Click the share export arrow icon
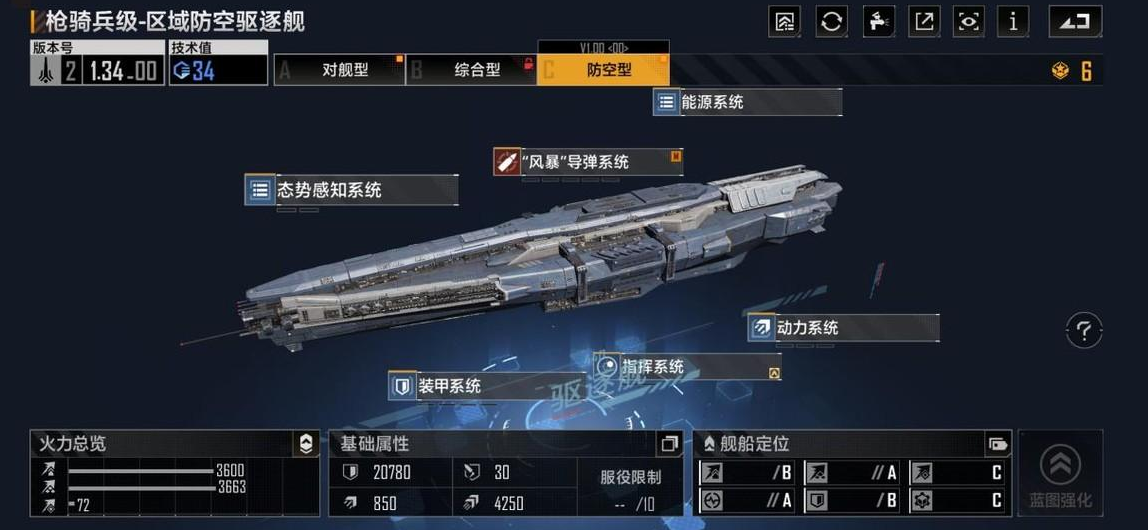1148x530 pixels. 923,21
